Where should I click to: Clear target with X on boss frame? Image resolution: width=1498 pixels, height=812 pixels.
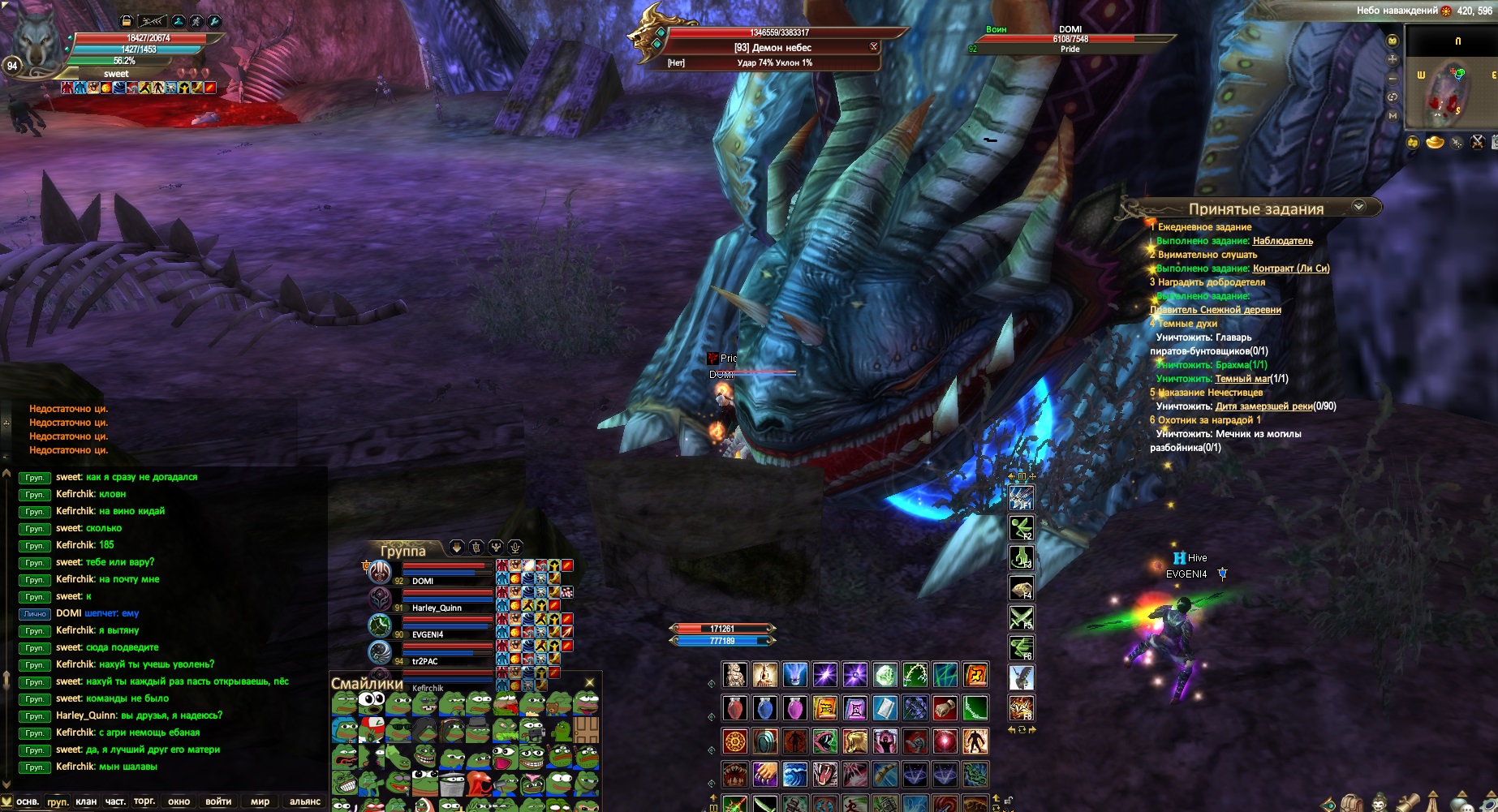click(x=874, y=47)
